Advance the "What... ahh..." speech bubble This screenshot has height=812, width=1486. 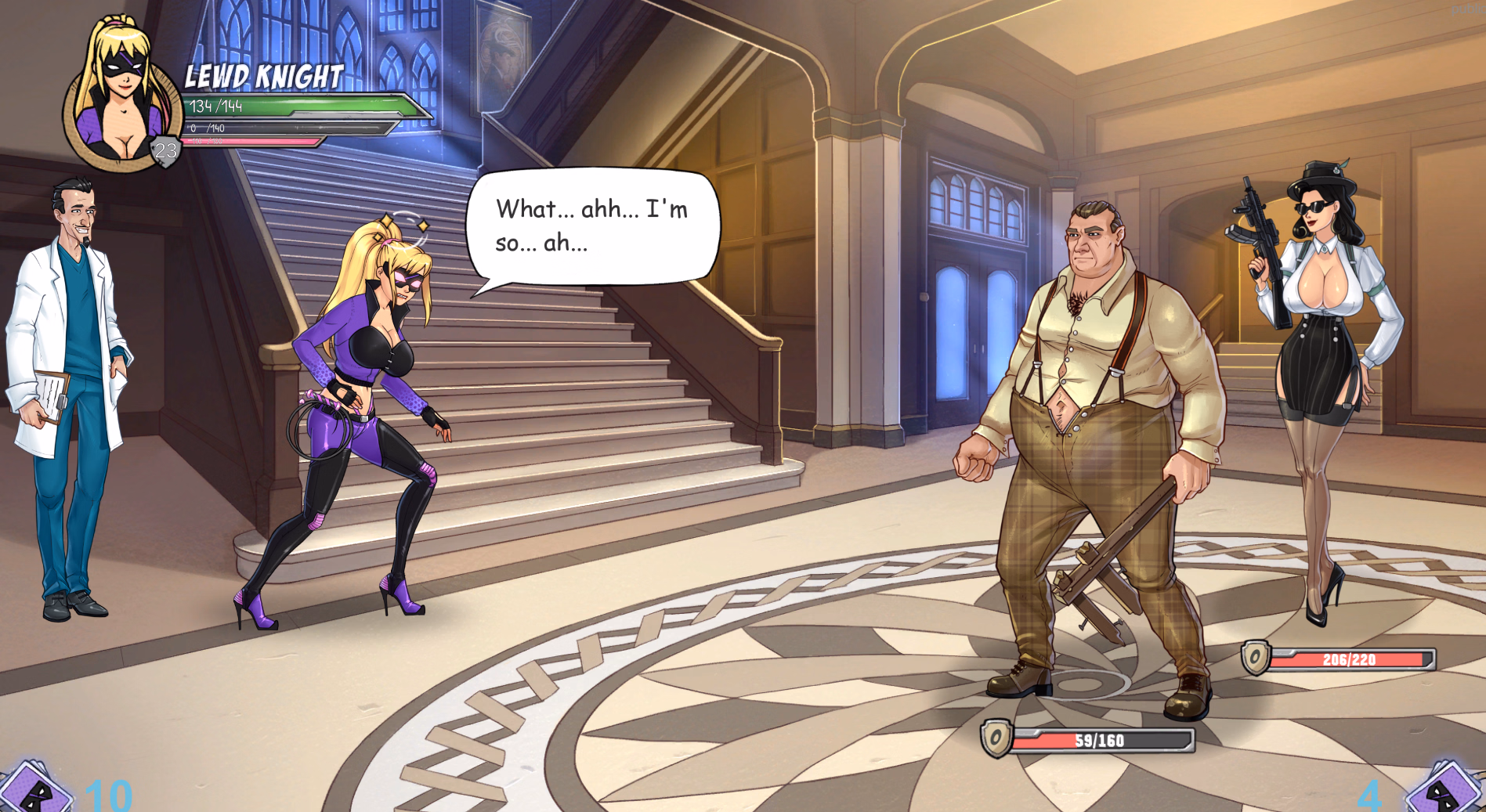point(592,226)
